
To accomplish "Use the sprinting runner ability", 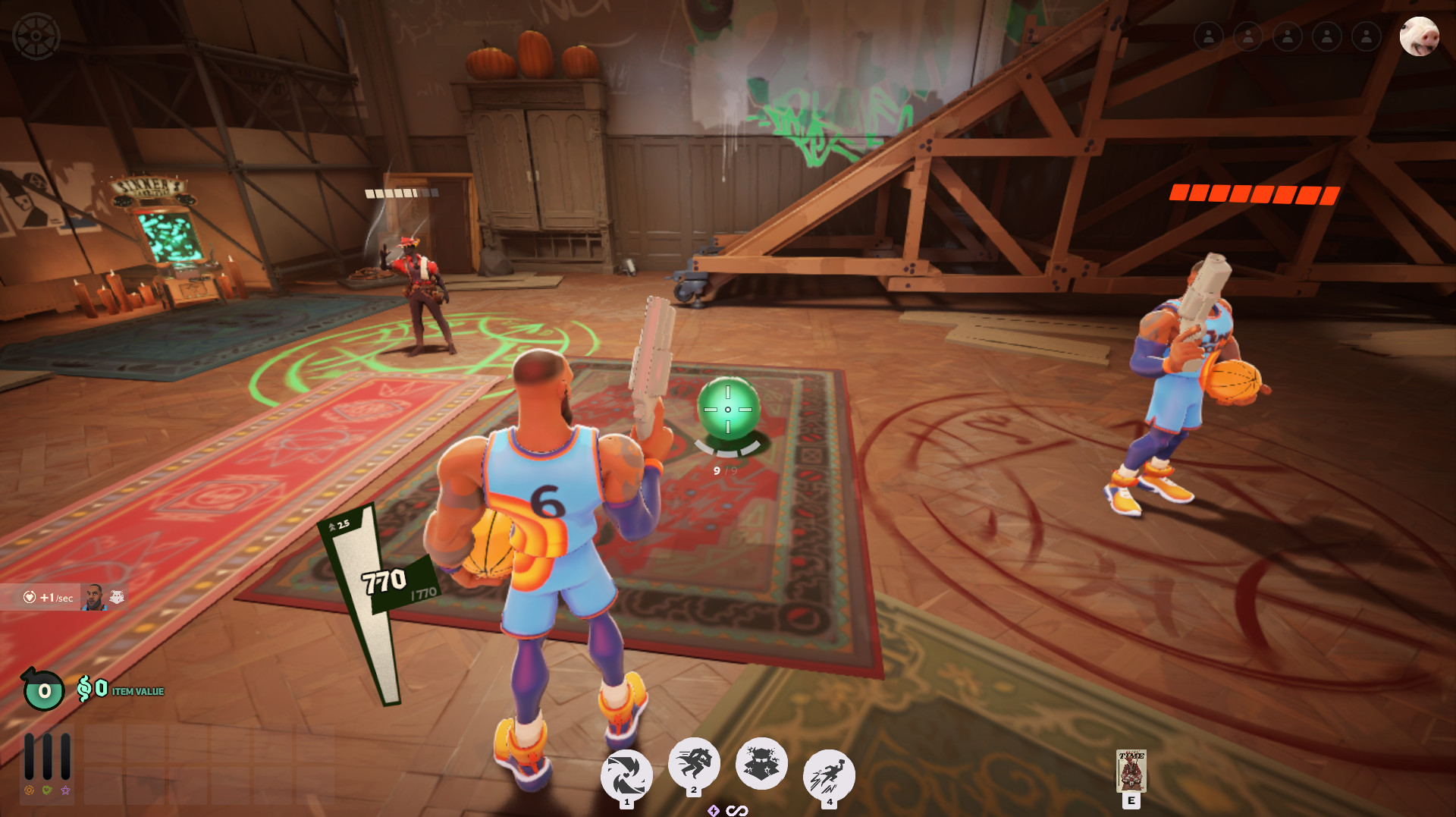I will click(694, 763).
